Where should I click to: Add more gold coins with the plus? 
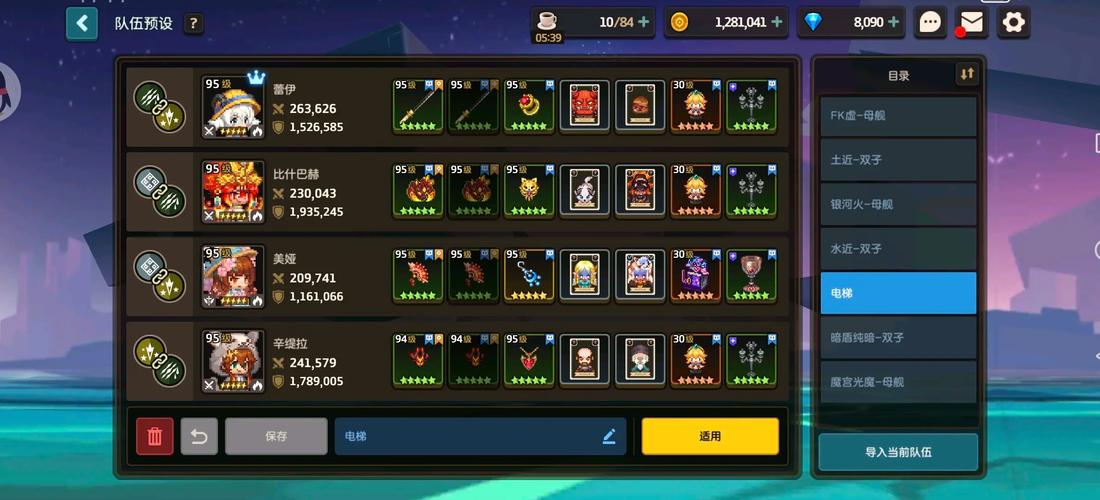pos(776,22)
